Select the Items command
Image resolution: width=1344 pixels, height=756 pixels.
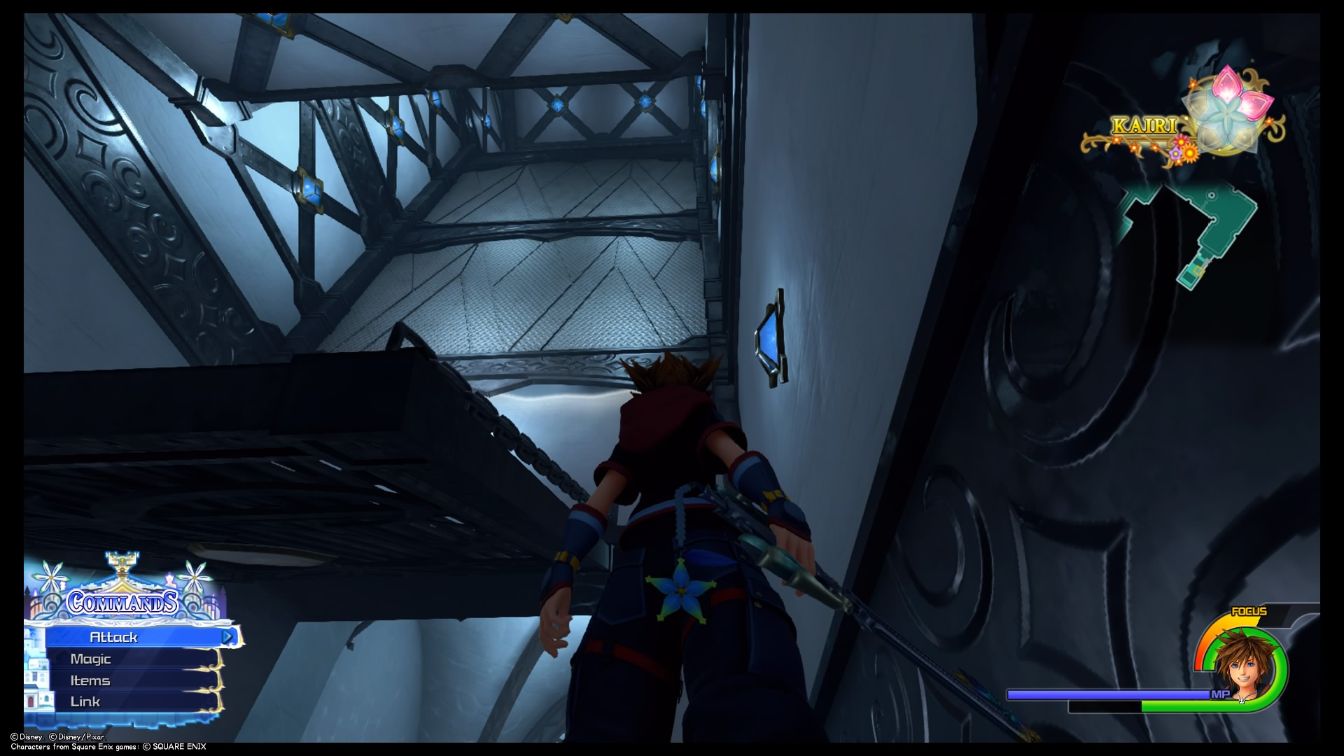(x=90, y=680)
